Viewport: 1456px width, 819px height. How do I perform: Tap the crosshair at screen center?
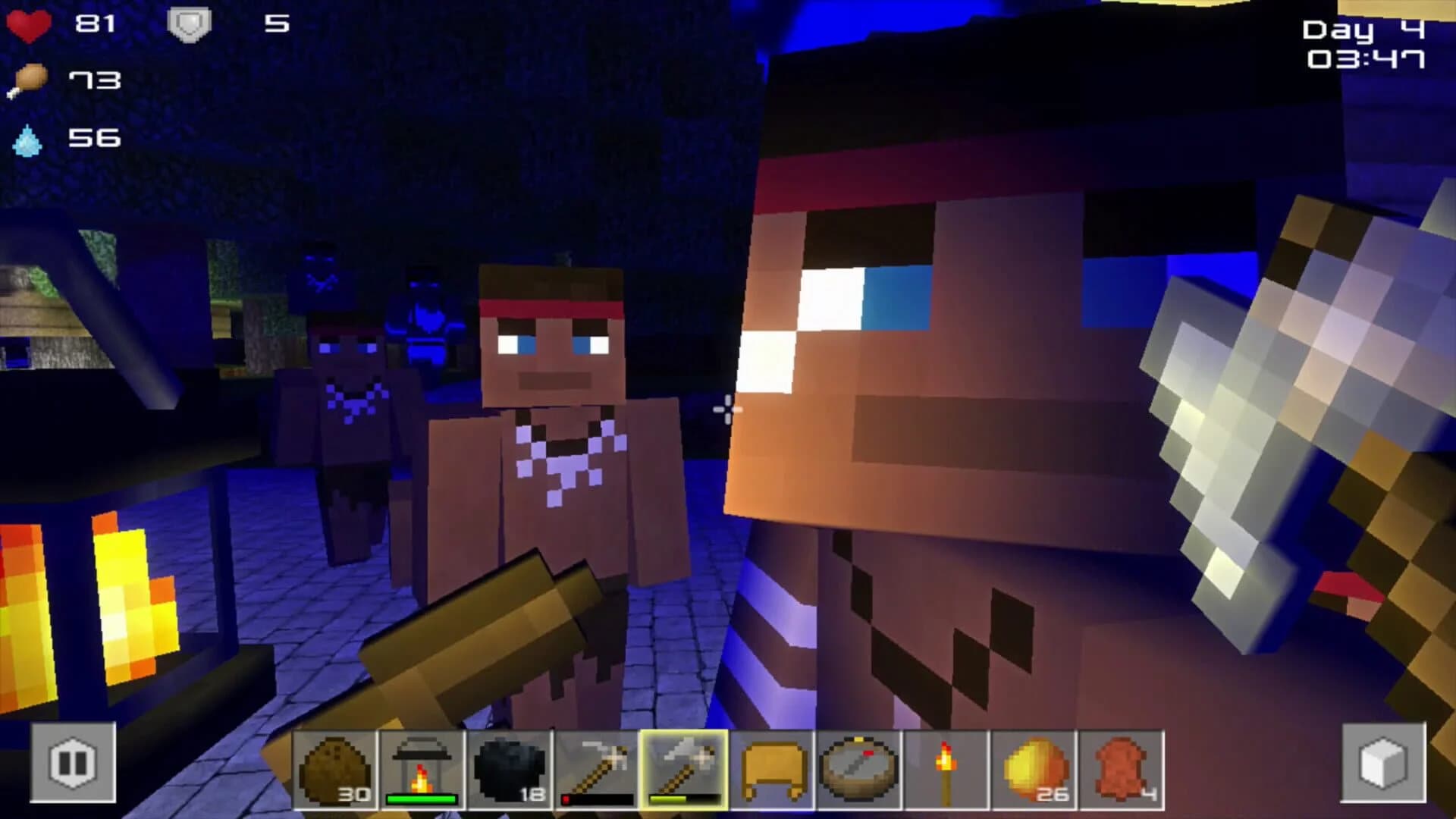point(728,409)
